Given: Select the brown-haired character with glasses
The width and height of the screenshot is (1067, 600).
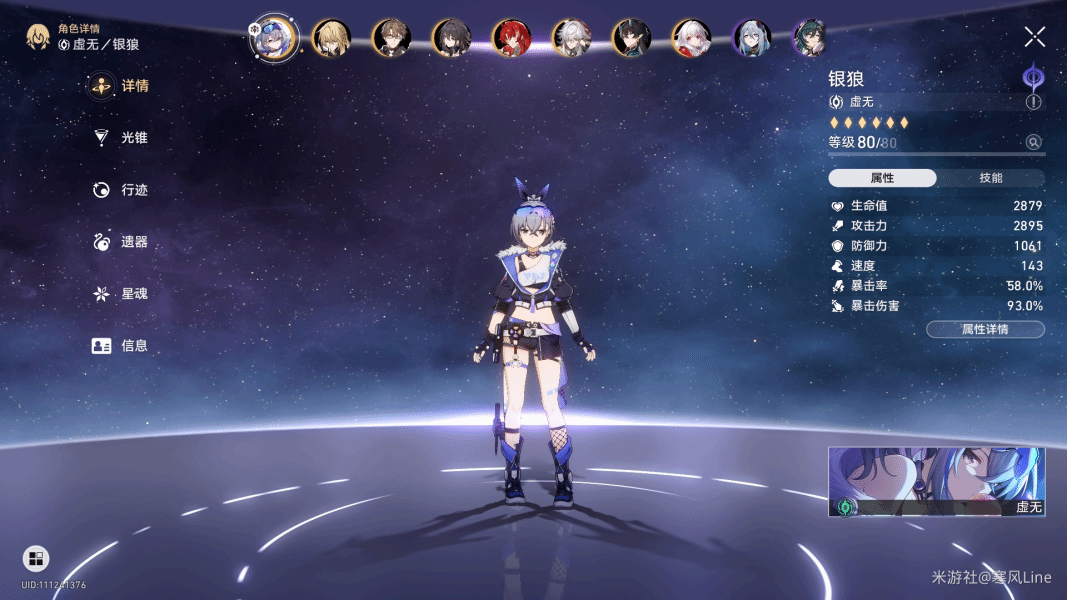Looking at the screenshot, I should click(391, 38).
